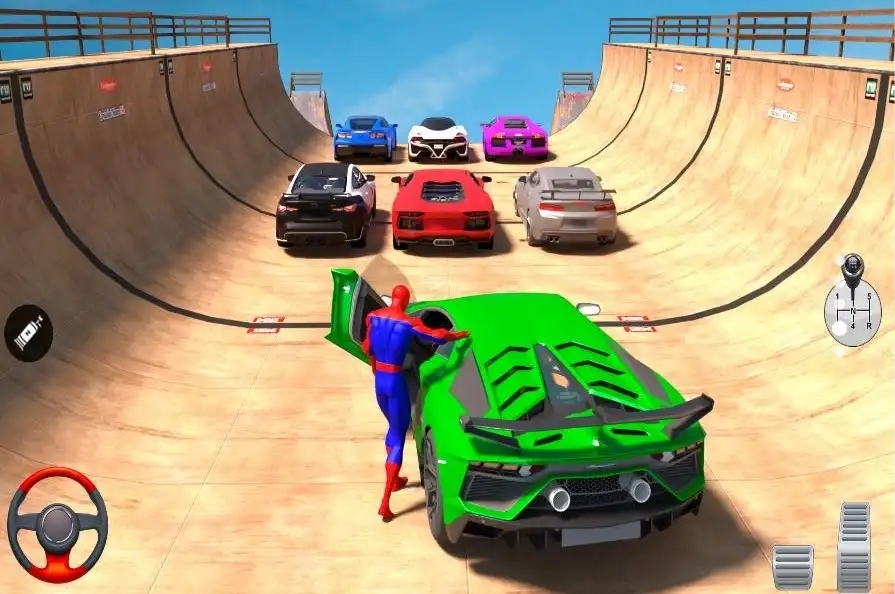This screenshot has width=895, height=594.
Task: Activate the nitro boost canister button
Action: [x=28, y=333]
